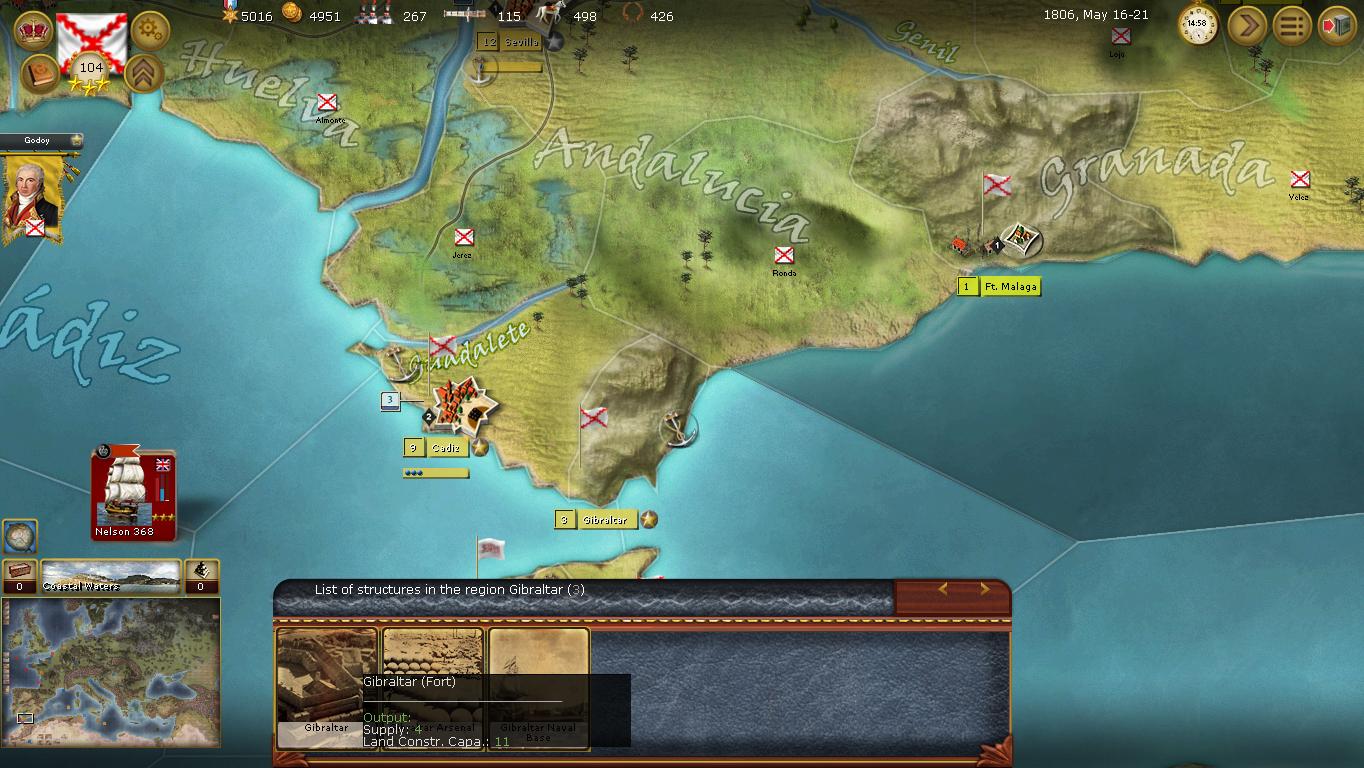The height and width of the screenshot is (768, 1364).
Task: Open the gear production options
Action: (x=150, y=30)
